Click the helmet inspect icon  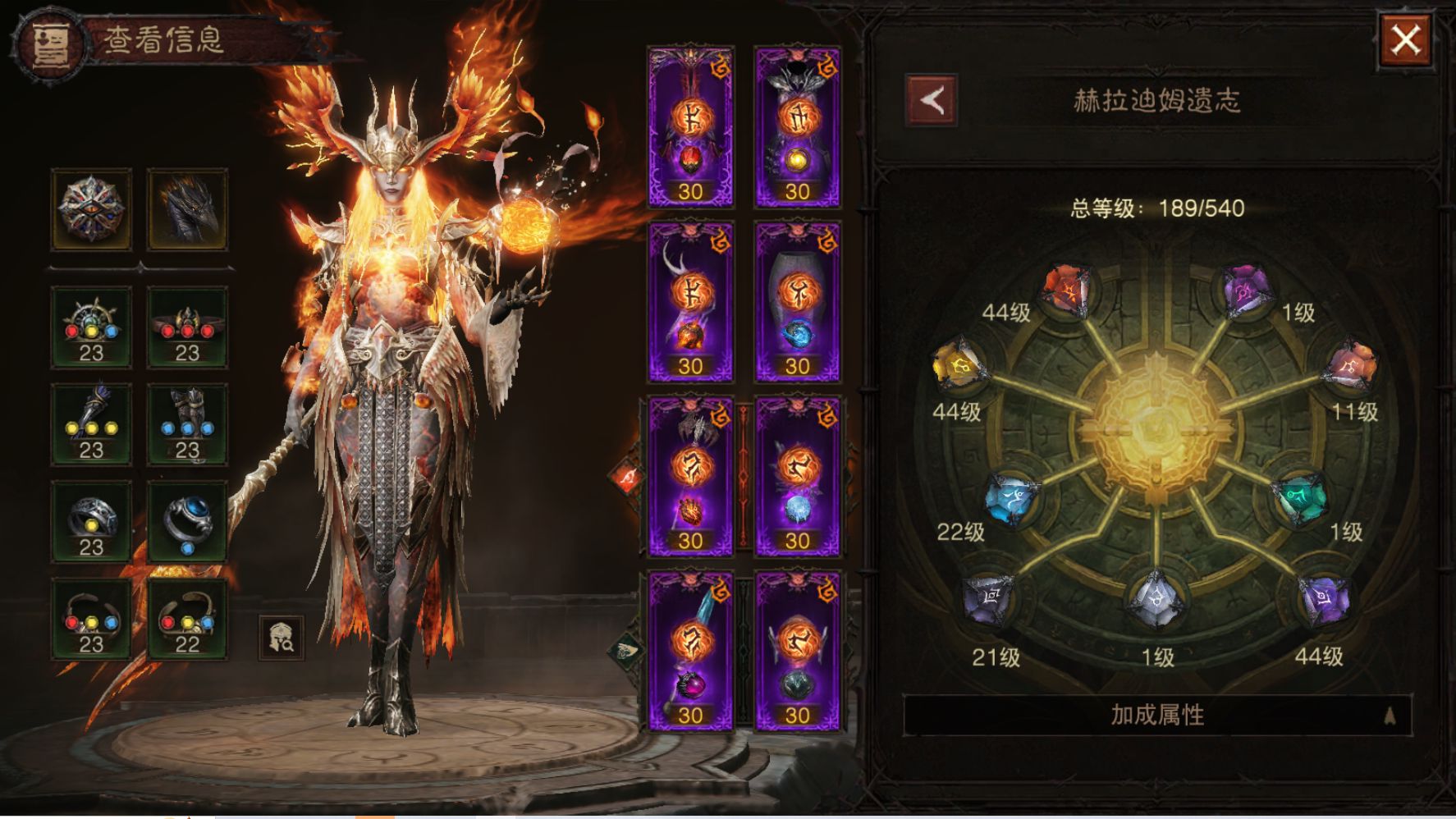282,638
